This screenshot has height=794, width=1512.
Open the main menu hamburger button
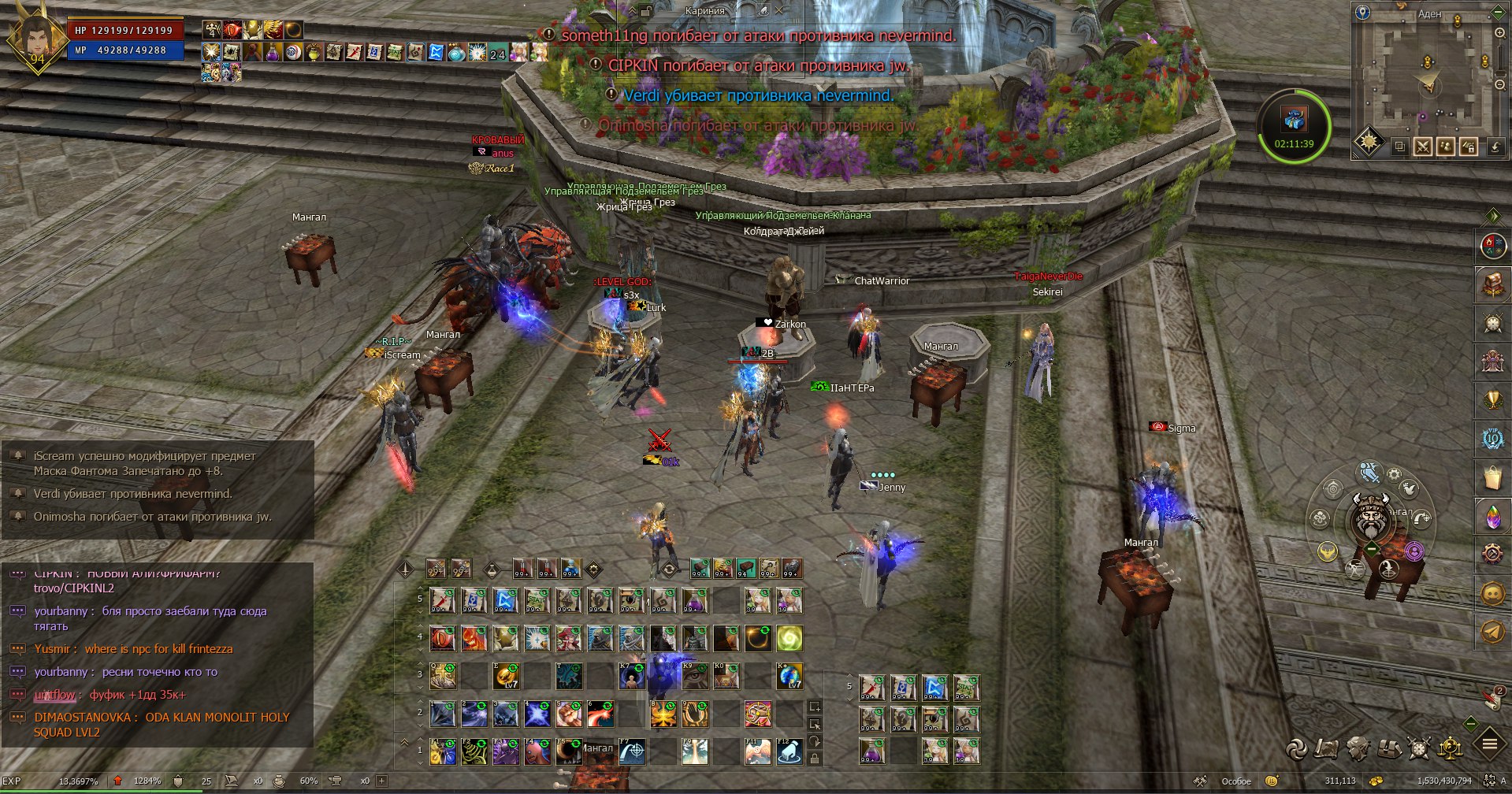1489,744
